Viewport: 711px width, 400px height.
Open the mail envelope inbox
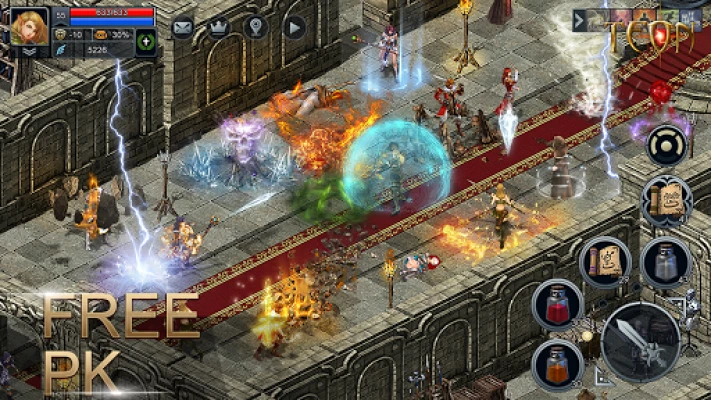tap(182, 28)
